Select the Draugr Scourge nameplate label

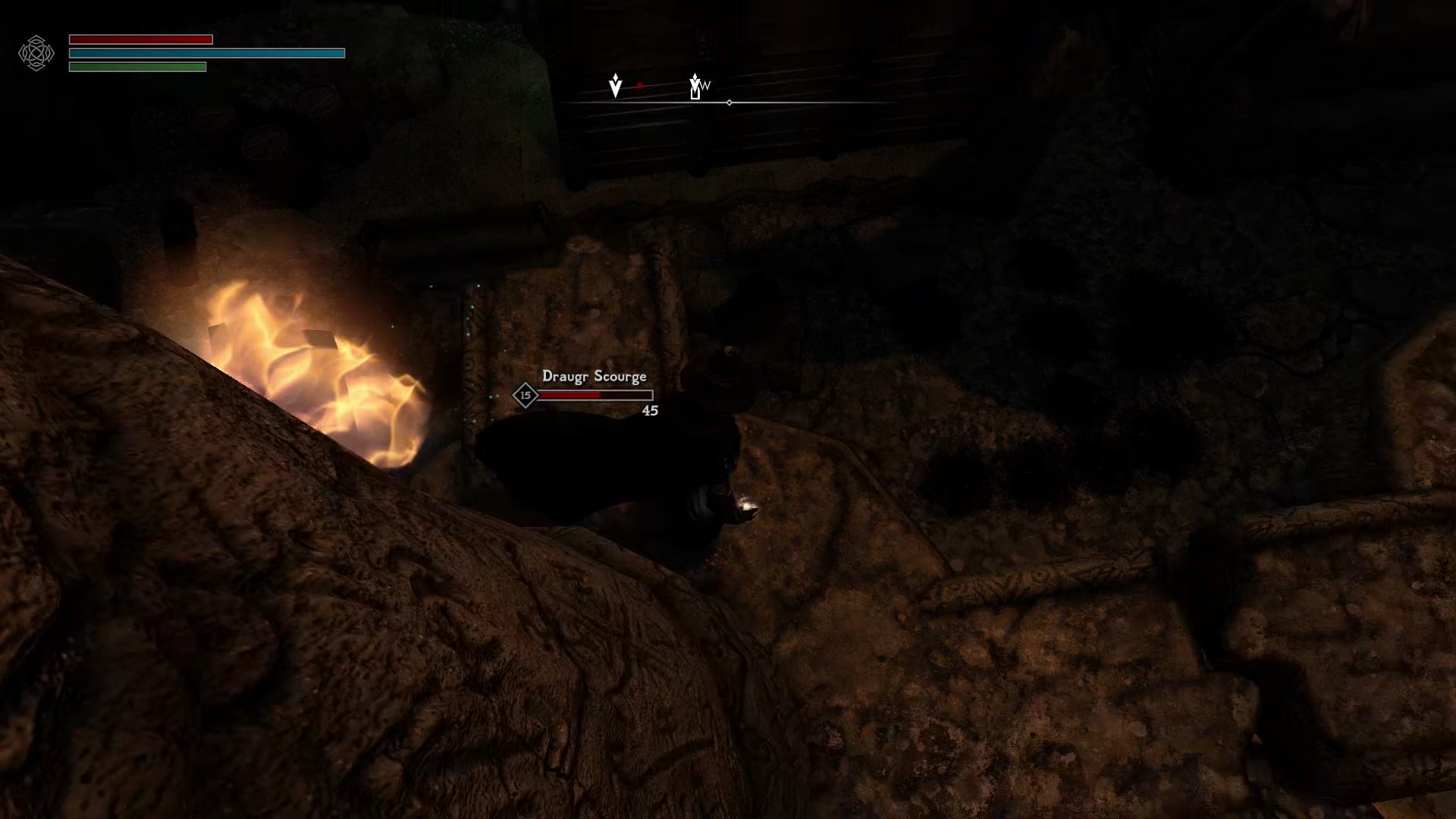[x=595, y=376]
